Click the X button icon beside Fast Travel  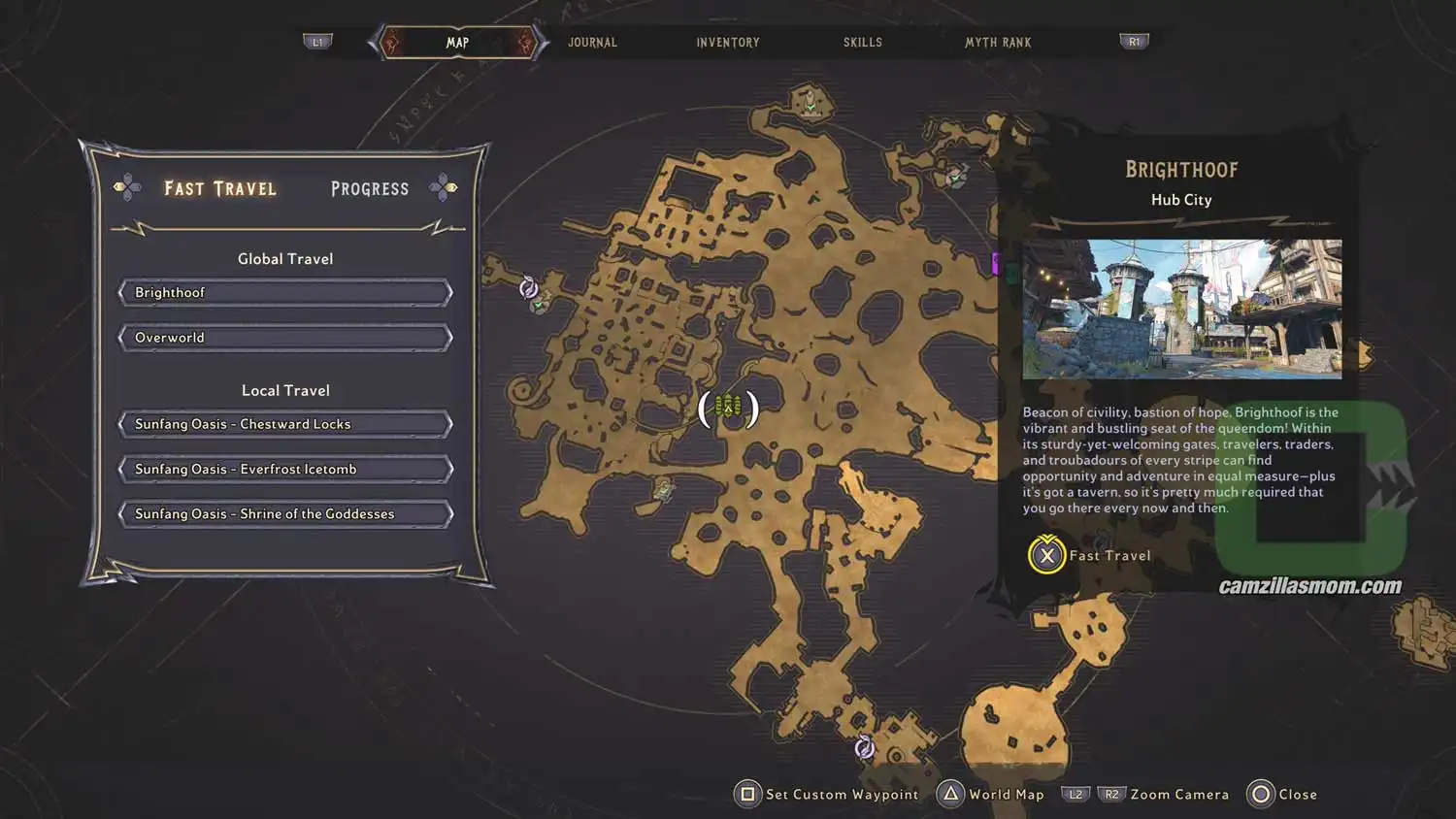pyautogui.click(x=1045, y=556)
